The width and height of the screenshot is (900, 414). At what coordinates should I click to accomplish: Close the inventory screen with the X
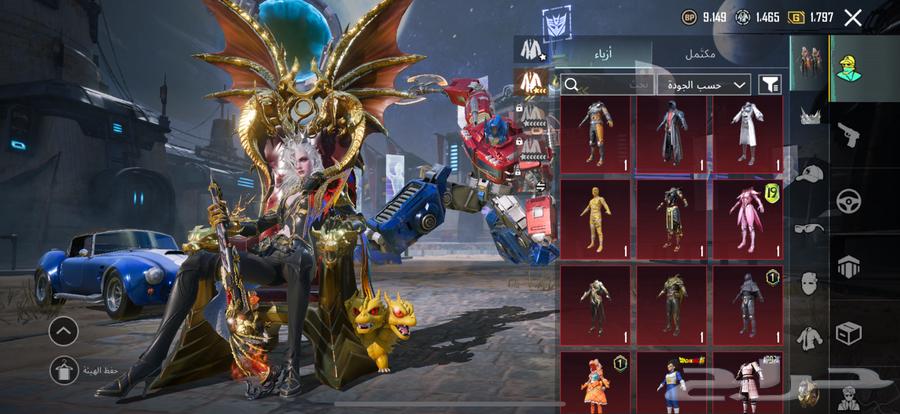coord(853,17)
